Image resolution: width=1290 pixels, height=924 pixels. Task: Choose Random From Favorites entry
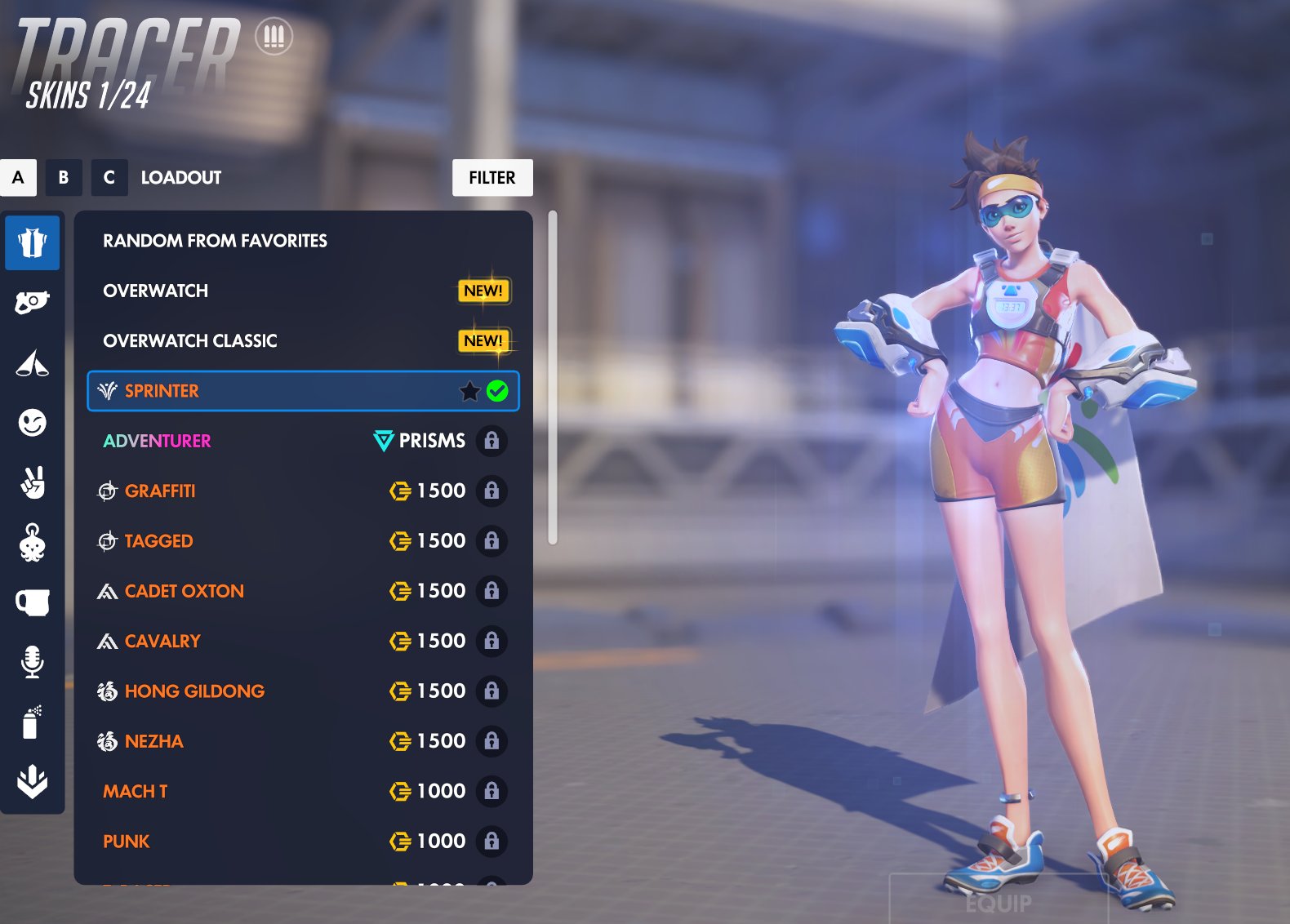click(x=215, y=241)
